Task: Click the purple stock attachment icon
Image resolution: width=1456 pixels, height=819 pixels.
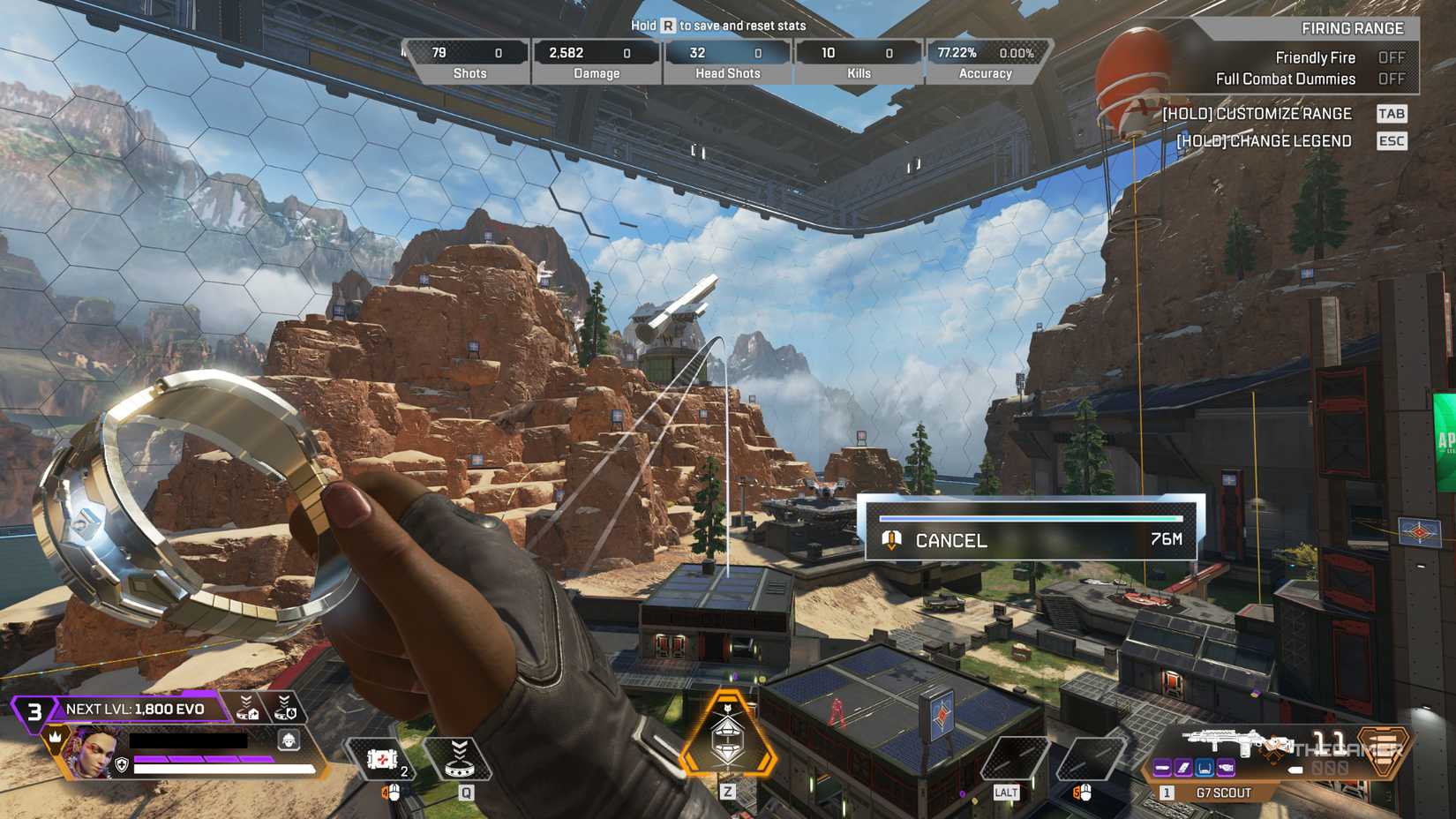Action: tap(1225, 767)
